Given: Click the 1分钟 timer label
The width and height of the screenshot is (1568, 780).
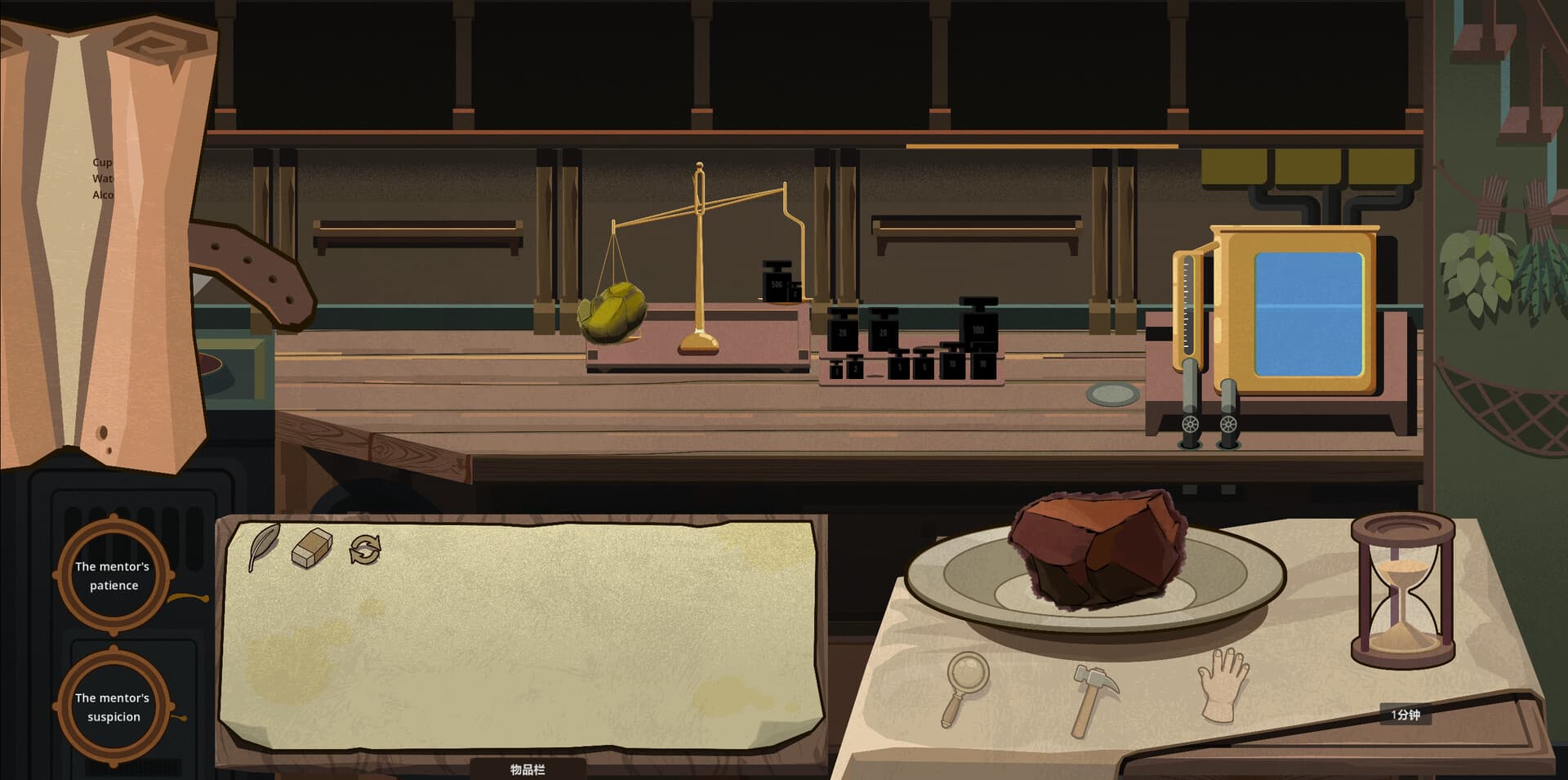Looking at the screenshot, I should pyautogui.click(x=1409, y=714).
